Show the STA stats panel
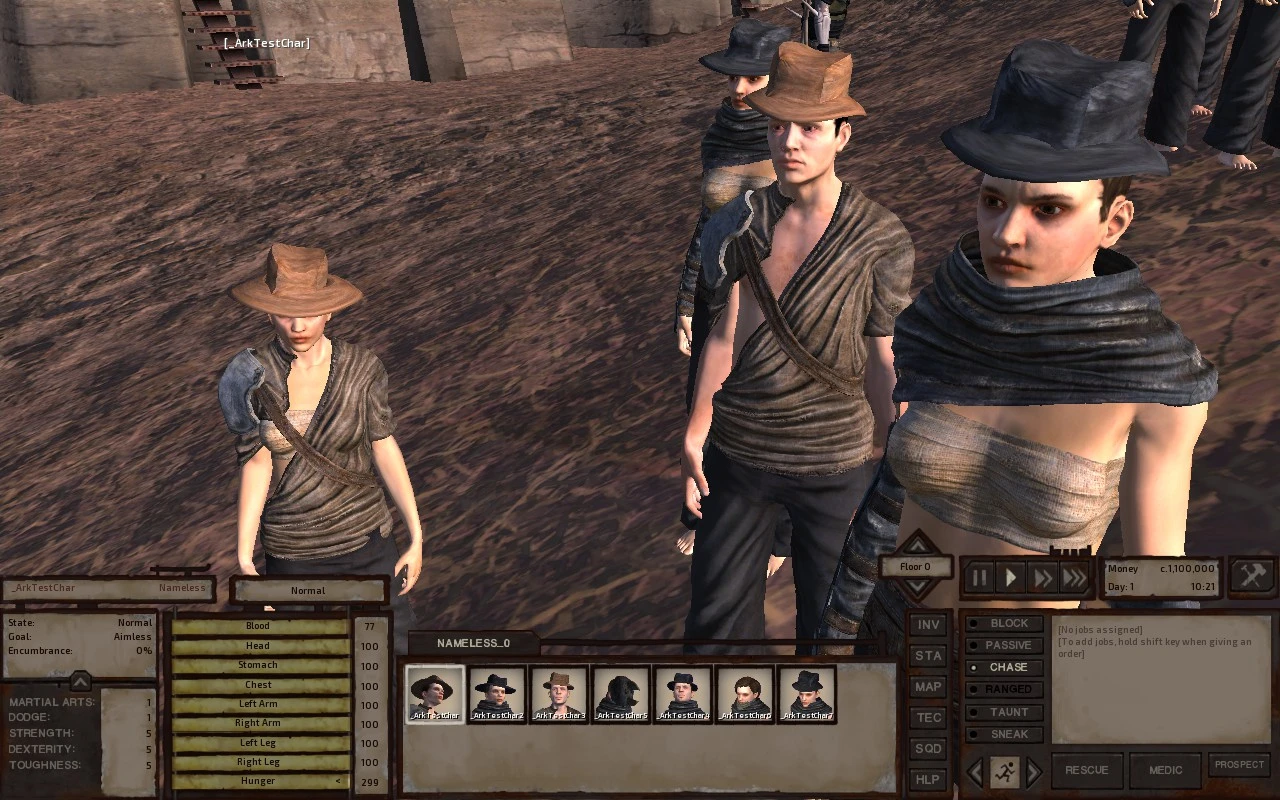The image size is (1280, 800). point(929,656)
